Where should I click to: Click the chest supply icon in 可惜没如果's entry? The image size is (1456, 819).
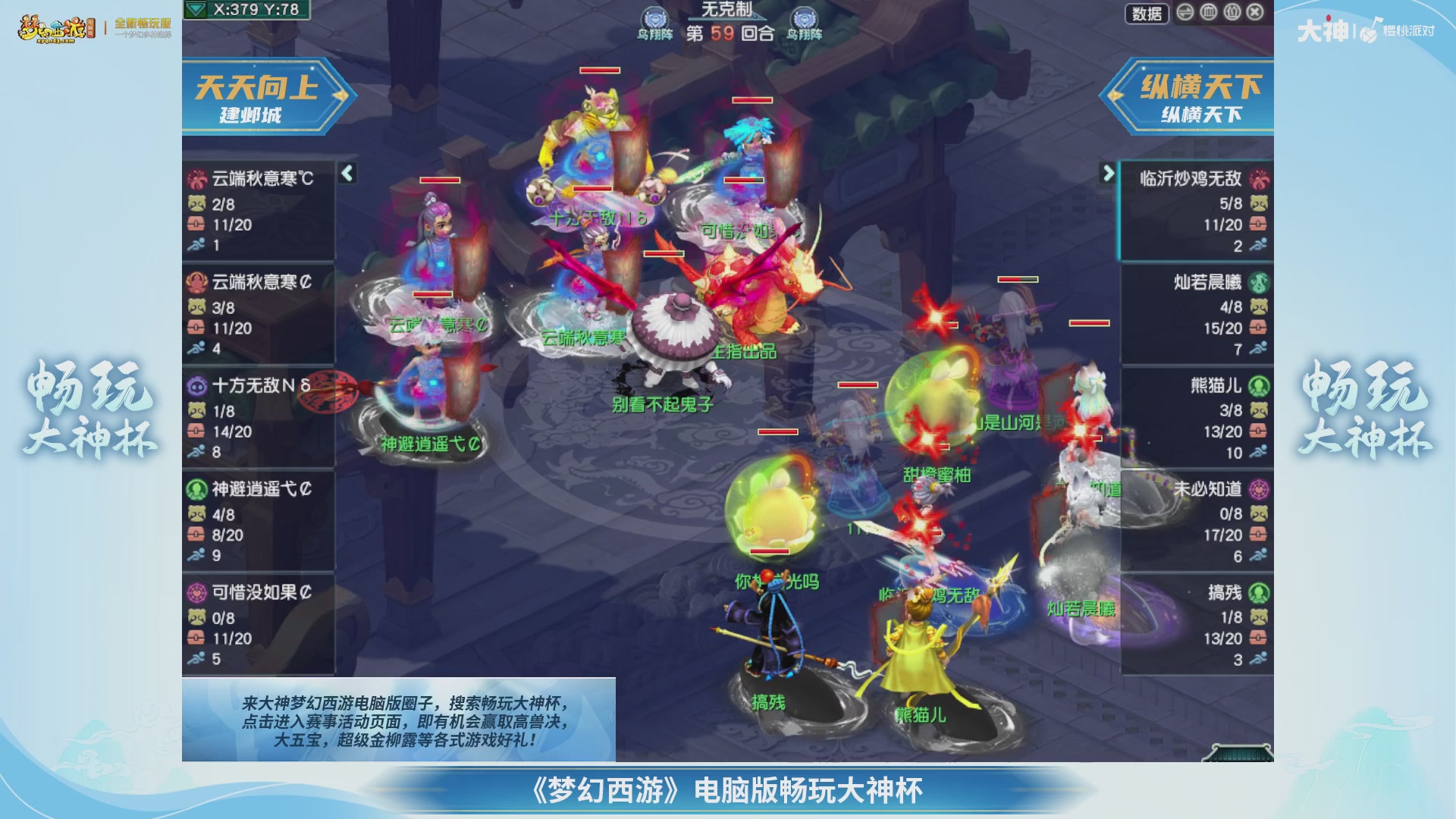click(x=196, y=637)
